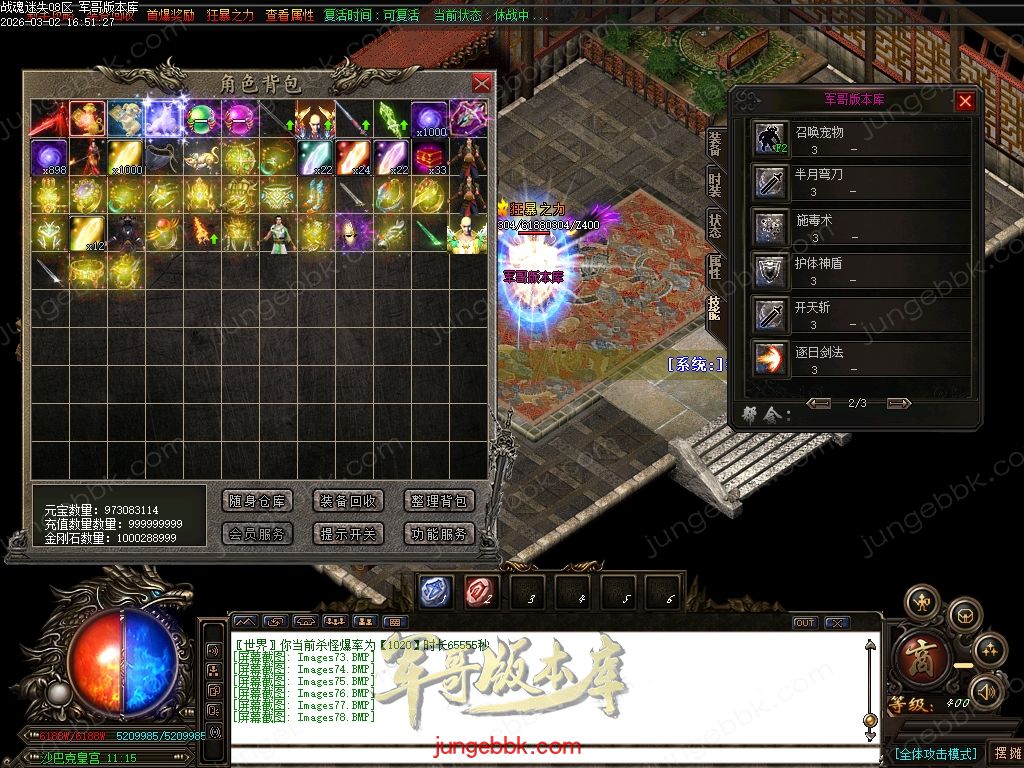Close the 军哥版本库 skills panel
This screenshot has height=768, width=1024.
(x=965, y=100)
